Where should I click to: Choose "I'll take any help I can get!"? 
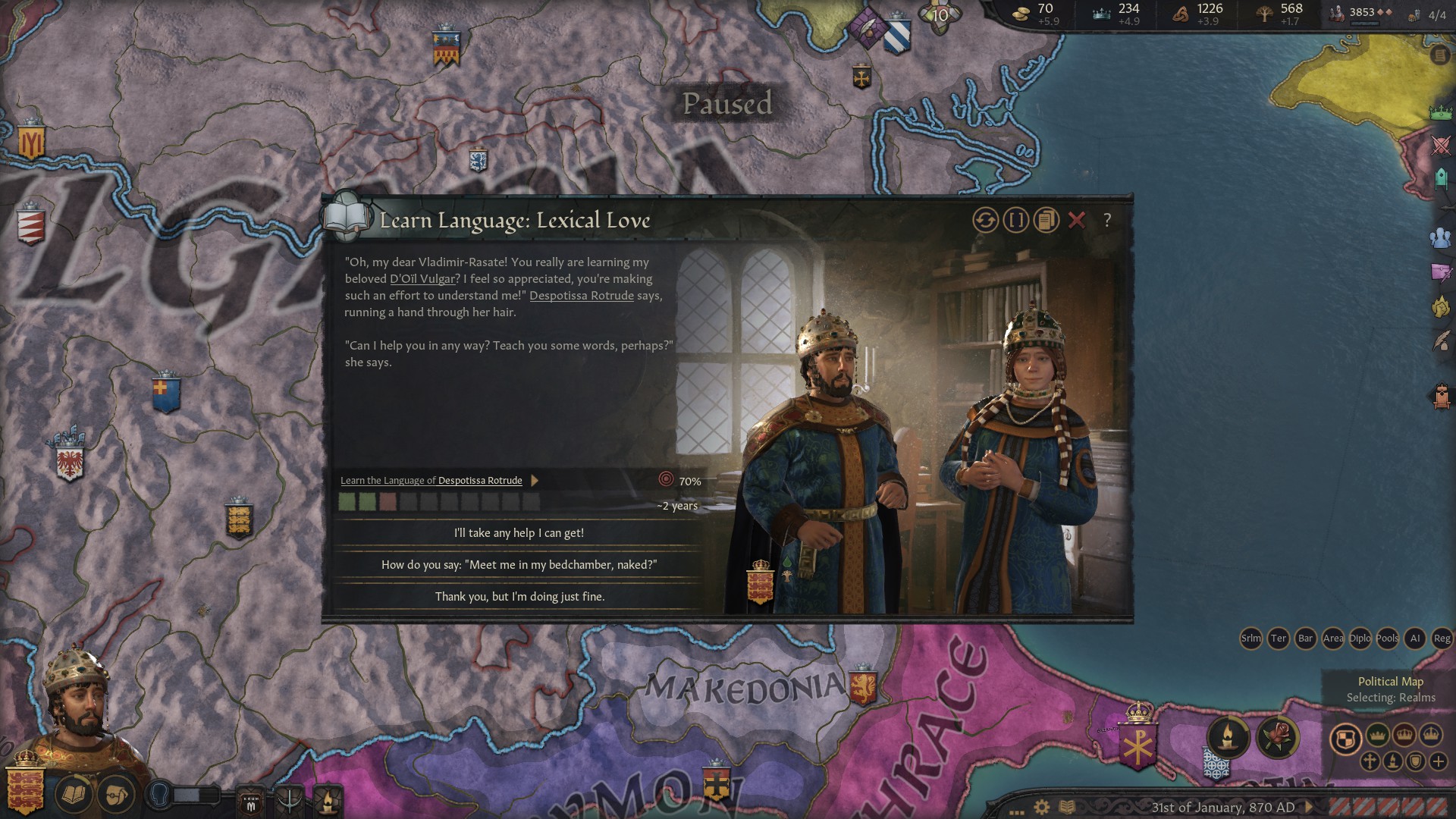pos(519,533)
